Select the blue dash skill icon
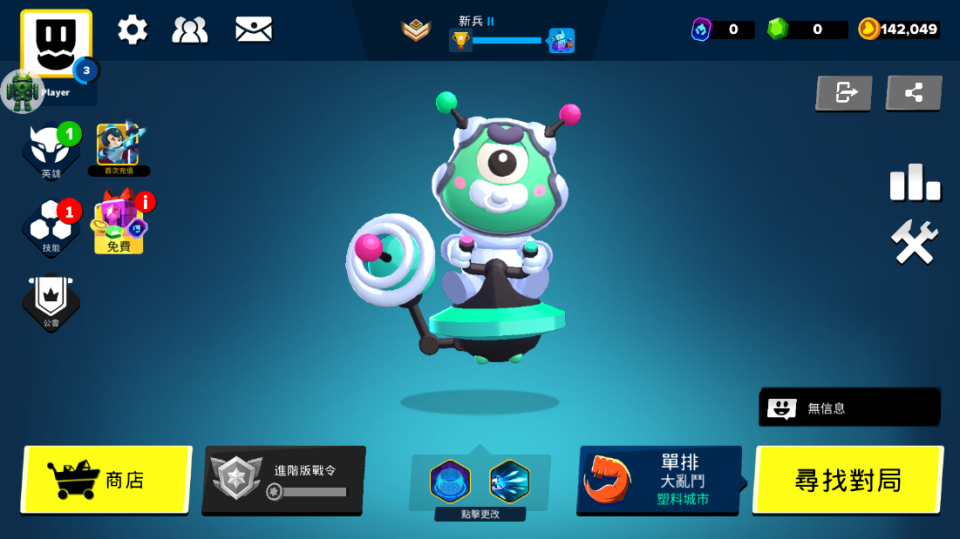 pyautogui.click(x=509, y=481)
